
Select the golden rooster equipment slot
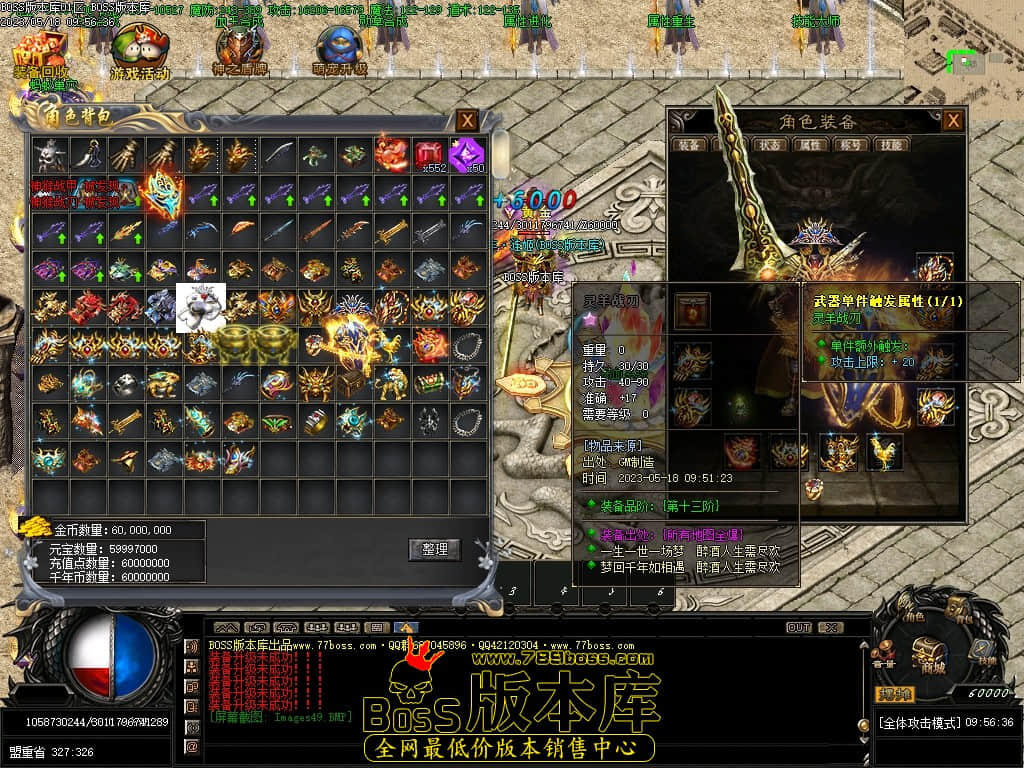(884, 452)
